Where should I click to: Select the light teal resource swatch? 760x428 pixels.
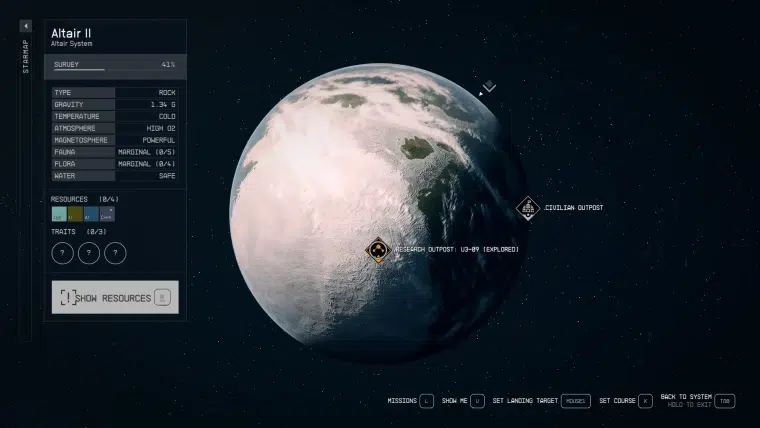click(x=59, y=214)
